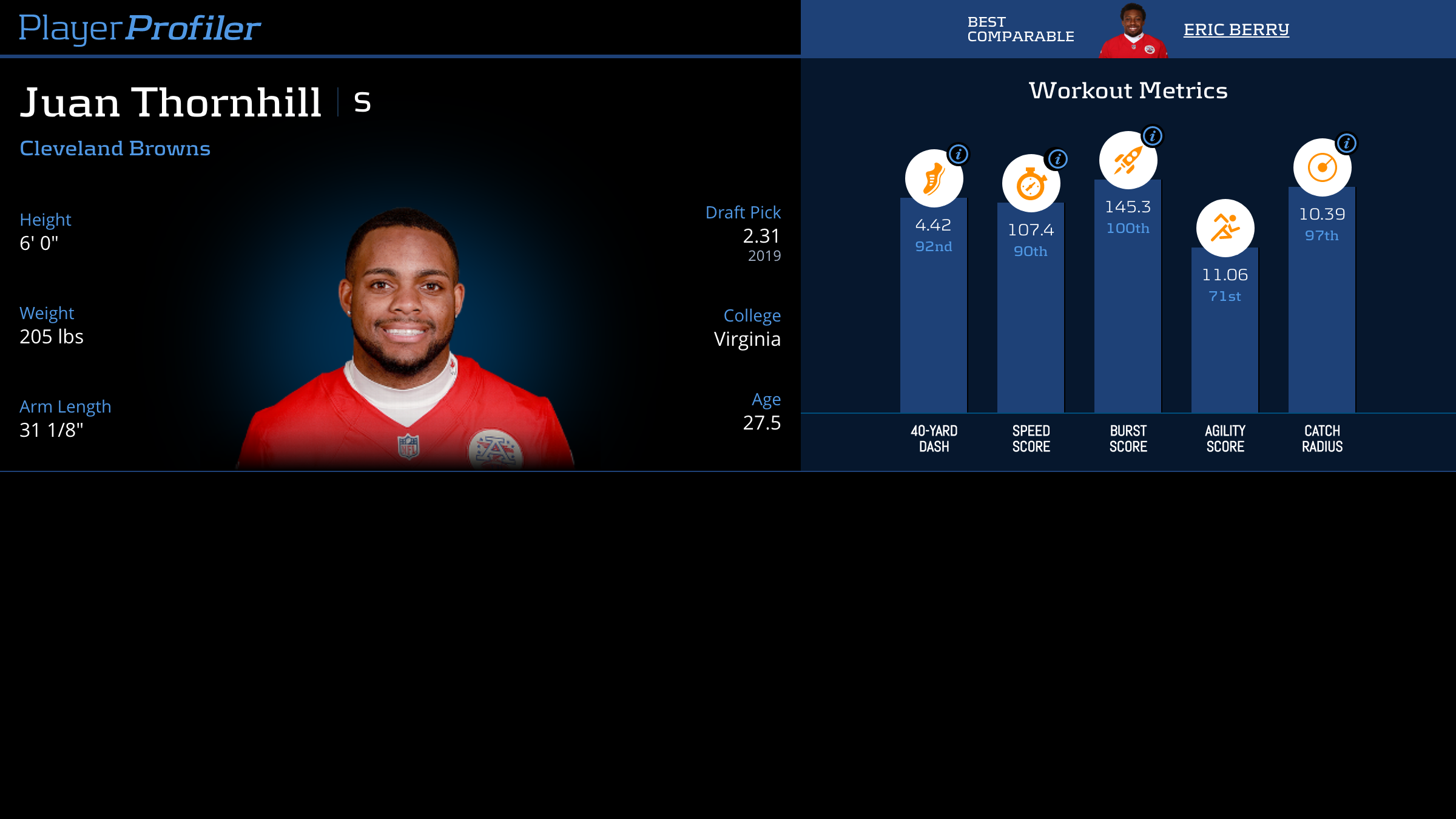
Task: Show info for the Catch Radius metric
Action: coord(1347,143)
